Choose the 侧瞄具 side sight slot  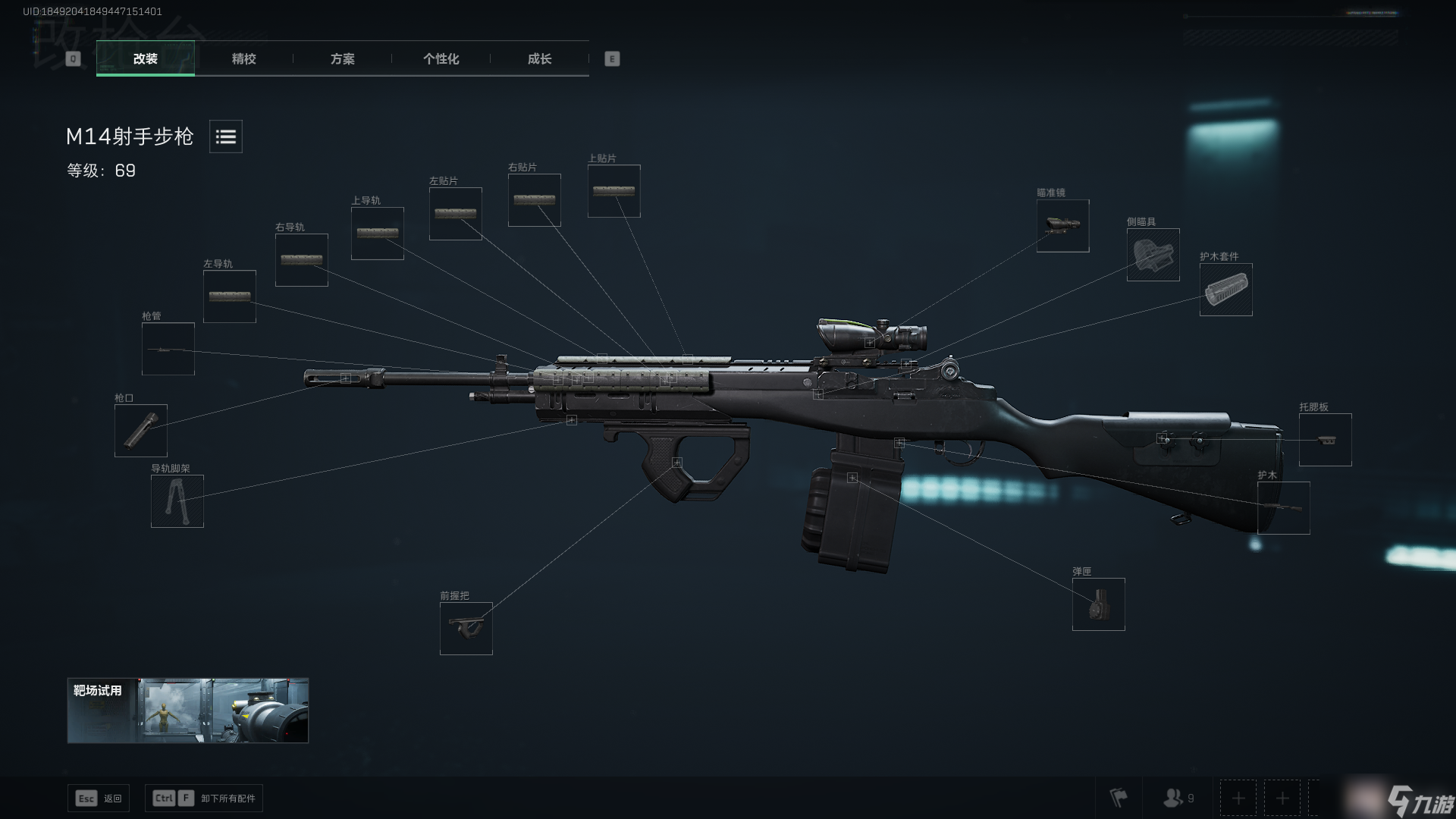(1153, 255)
